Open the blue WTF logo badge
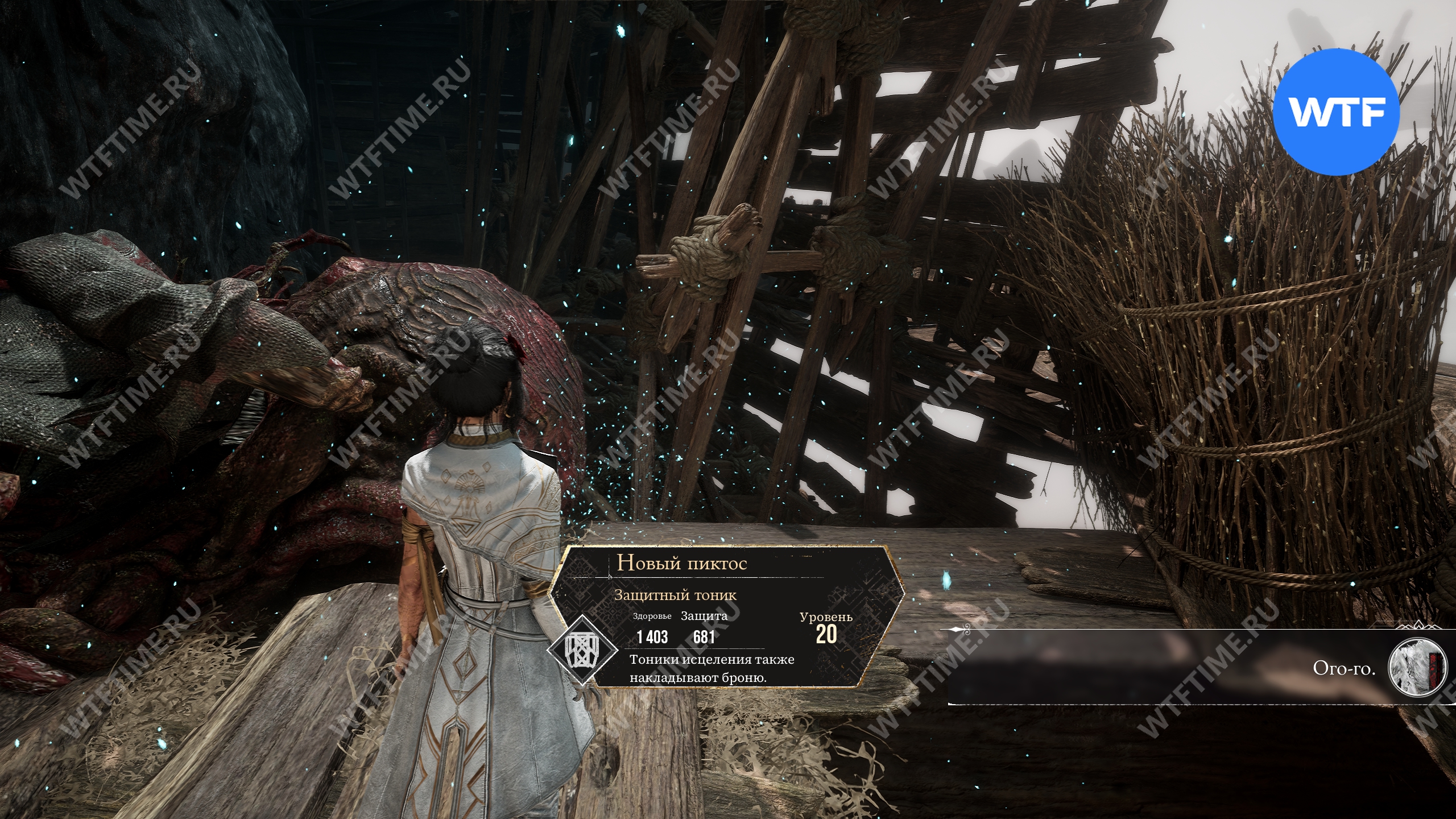1456x819 pixels. pyautogui.click(x=1335, y=112)
